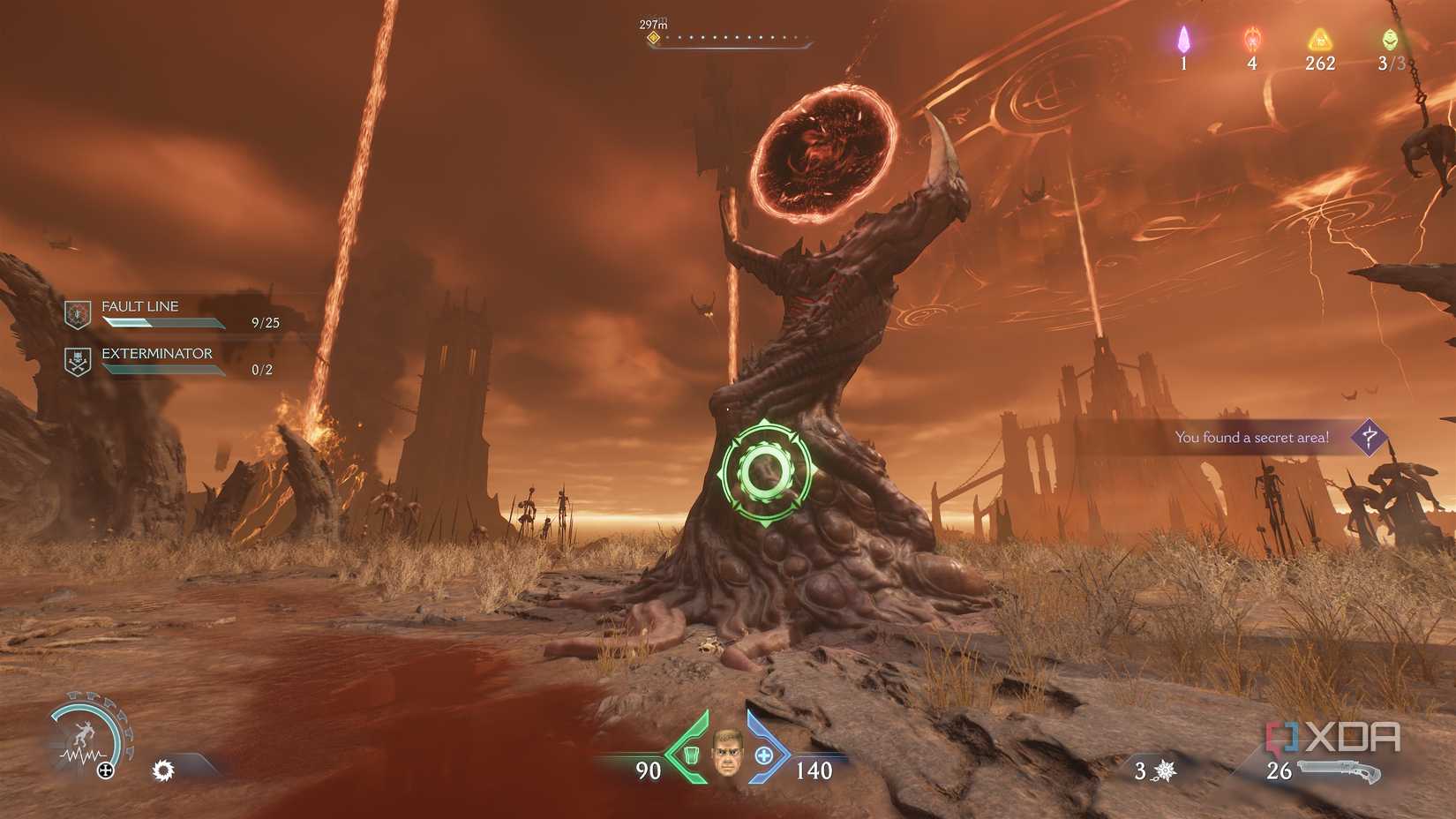Click the Doom Slayer face portrait

[726, 757]
